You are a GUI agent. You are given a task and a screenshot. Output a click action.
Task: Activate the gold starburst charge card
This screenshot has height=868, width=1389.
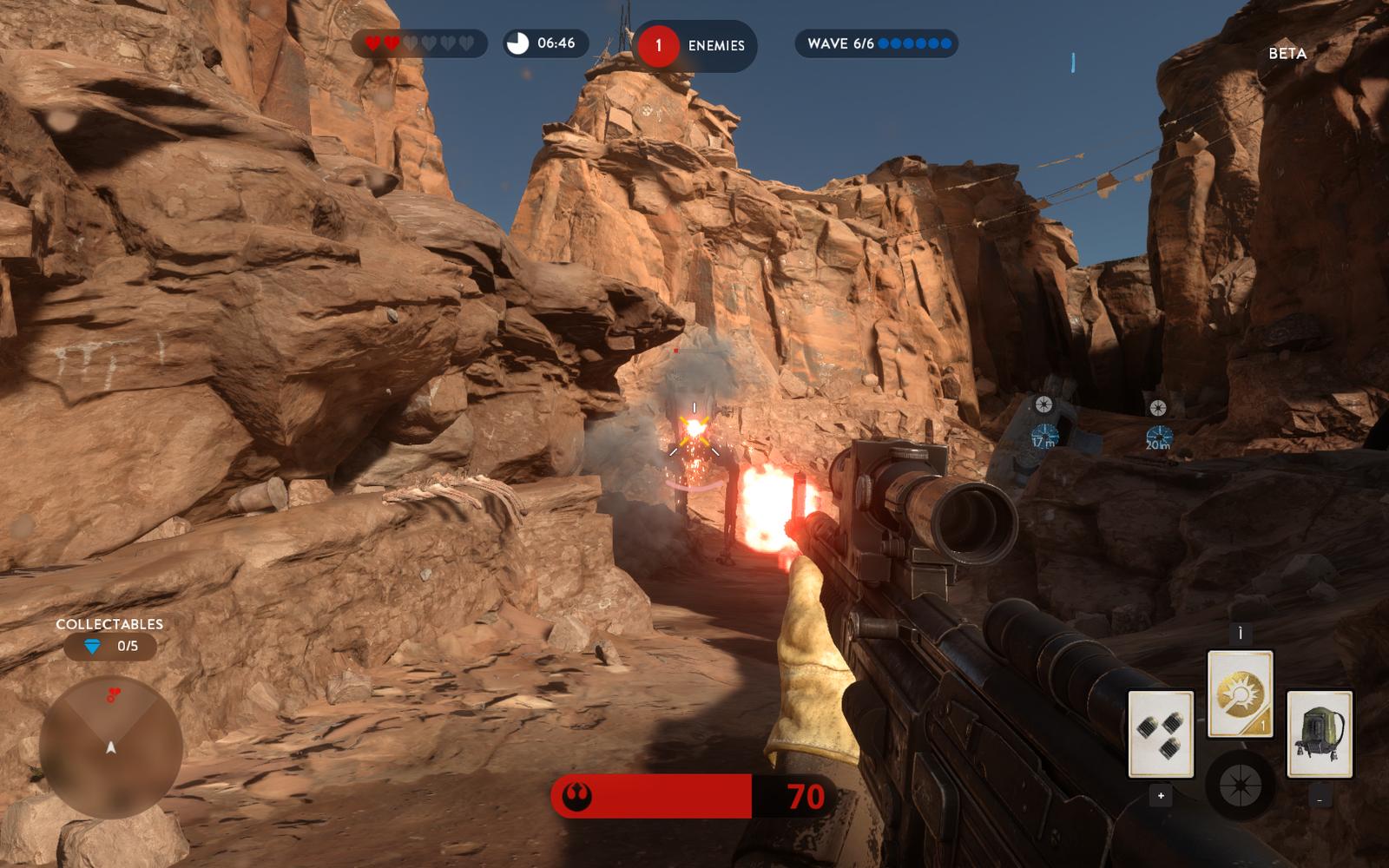tap(1240, 694)
